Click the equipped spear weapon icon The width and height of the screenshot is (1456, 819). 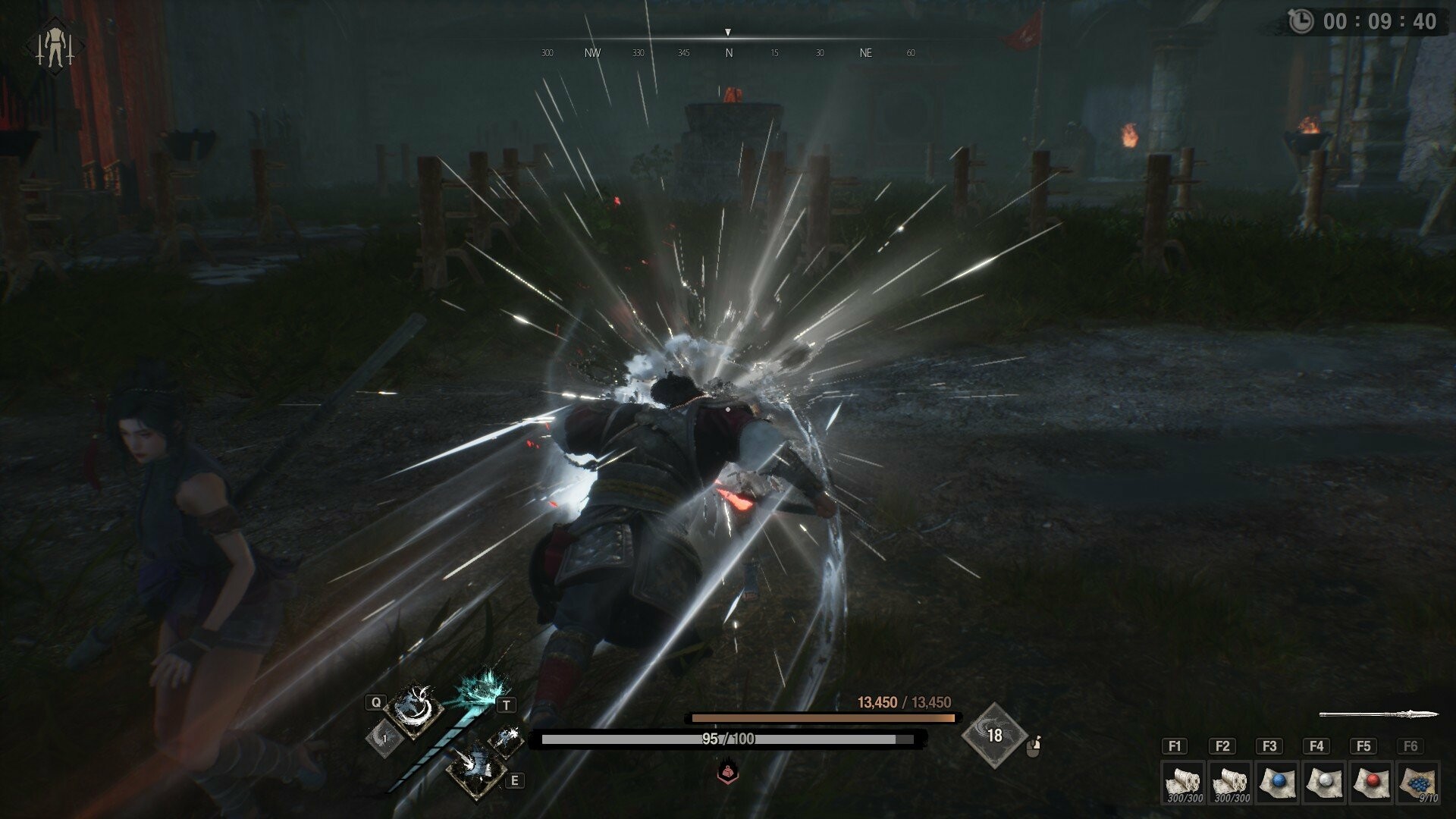[1379, 714]
